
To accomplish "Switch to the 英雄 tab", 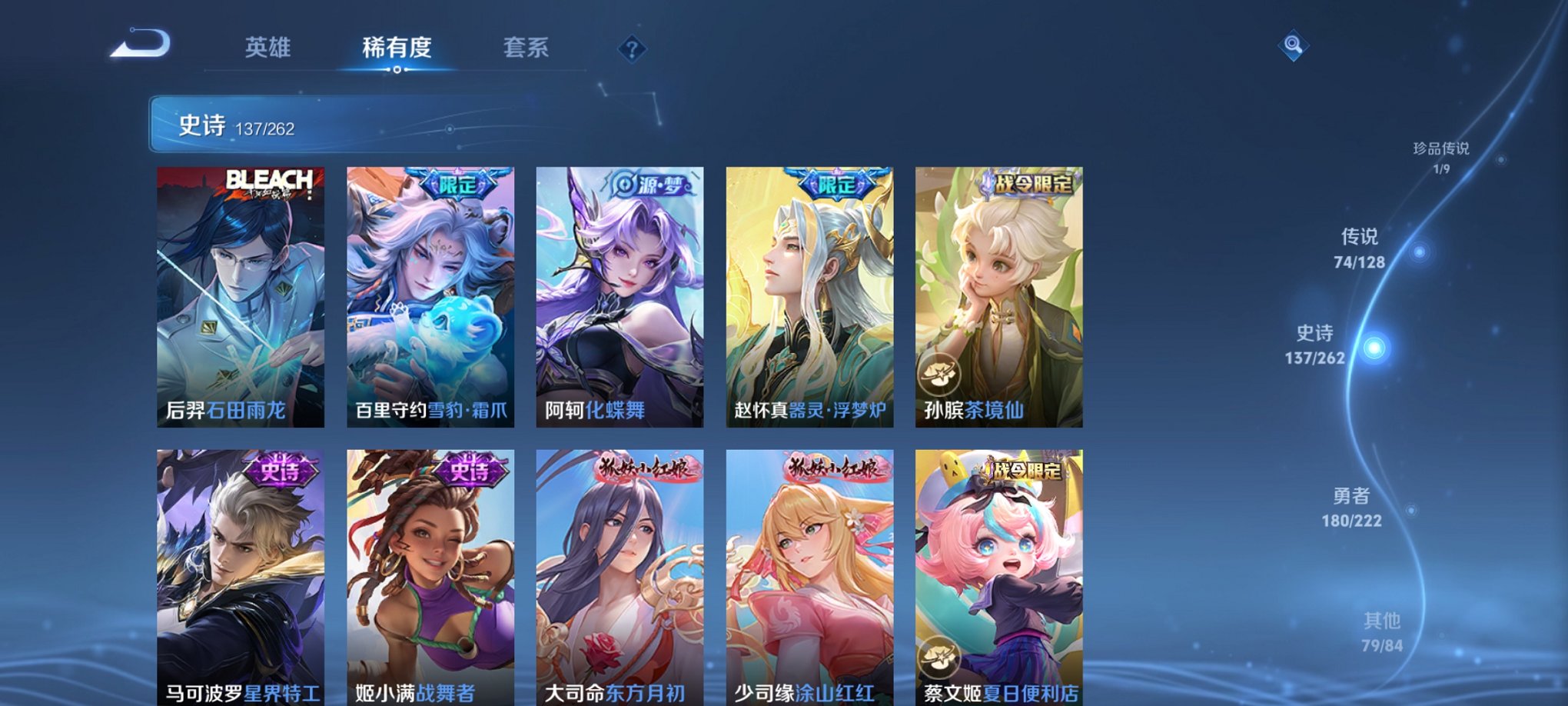I will coord(267,48).
